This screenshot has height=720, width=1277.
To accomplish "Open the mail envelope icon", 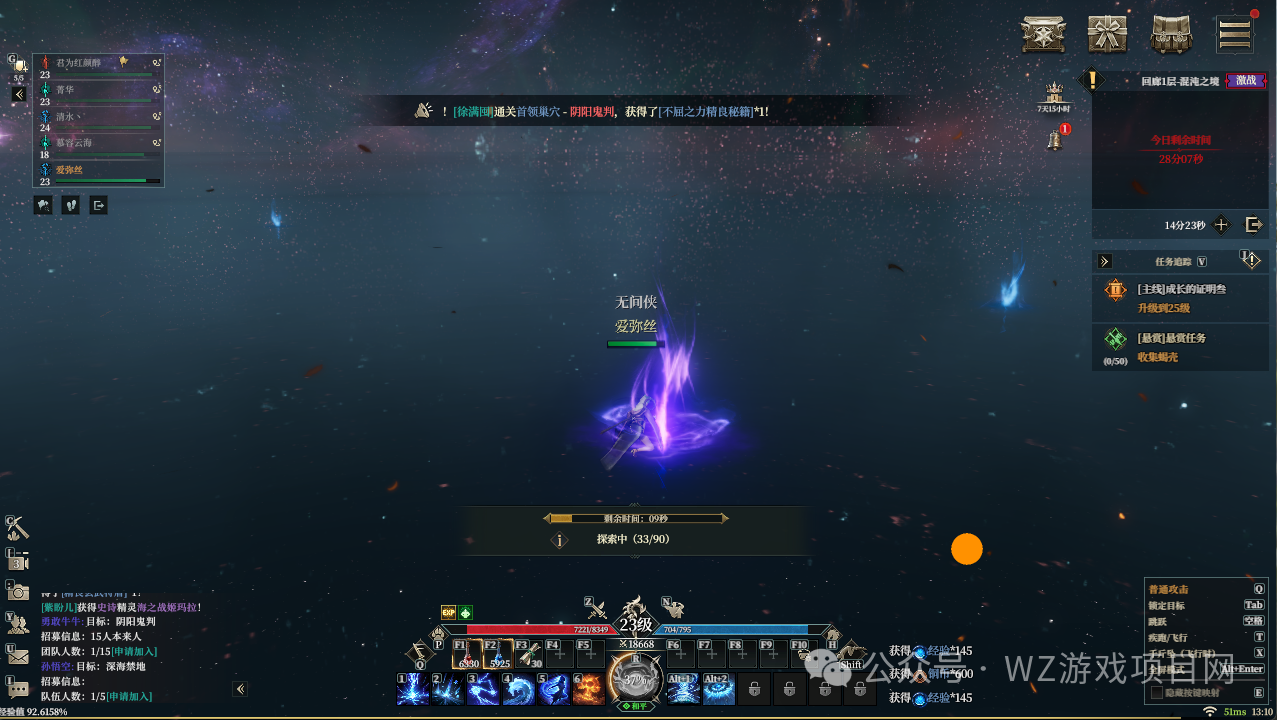I will tap(18, 655).
